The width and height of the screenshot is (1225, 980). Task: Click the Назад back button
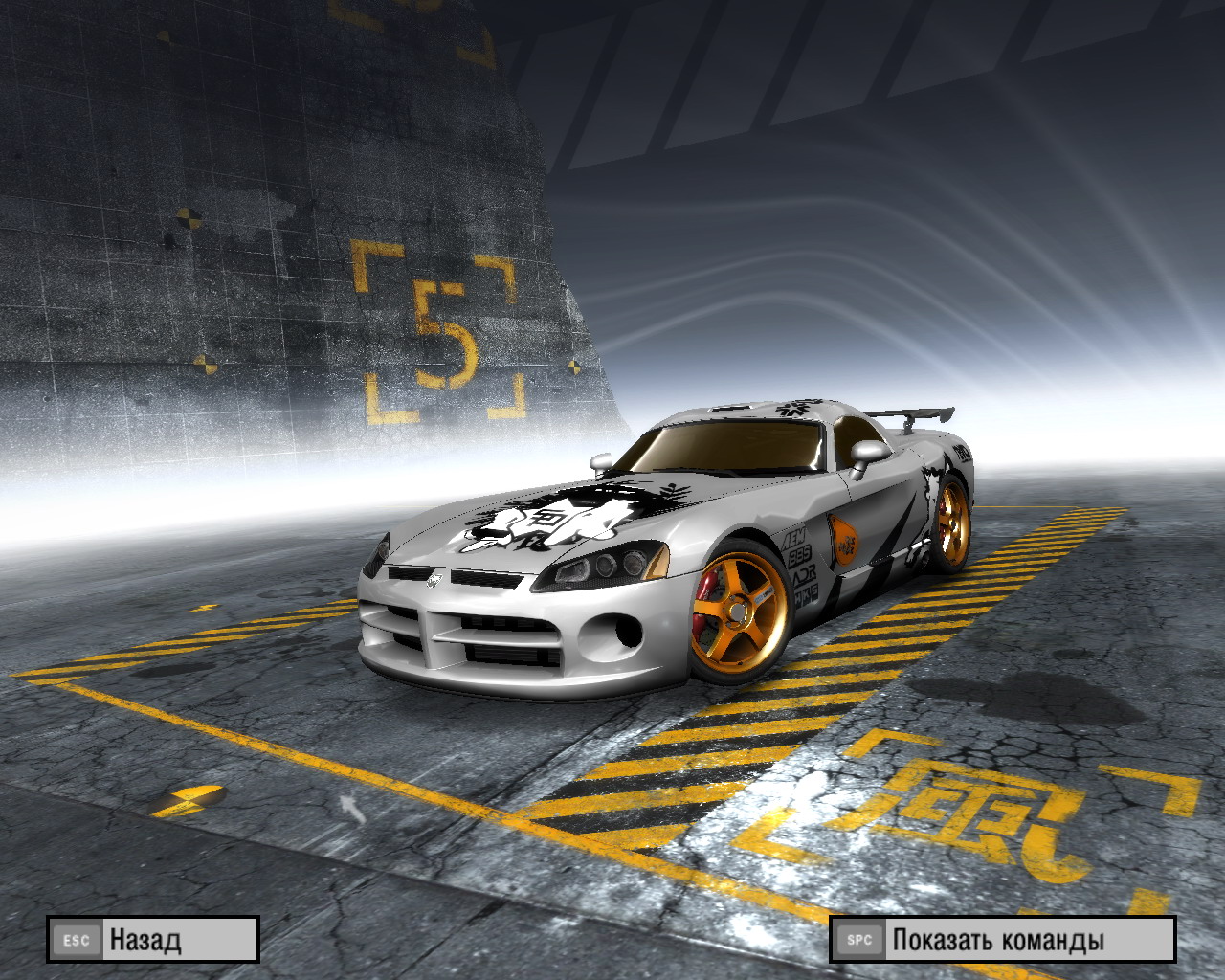click(153, 939)
